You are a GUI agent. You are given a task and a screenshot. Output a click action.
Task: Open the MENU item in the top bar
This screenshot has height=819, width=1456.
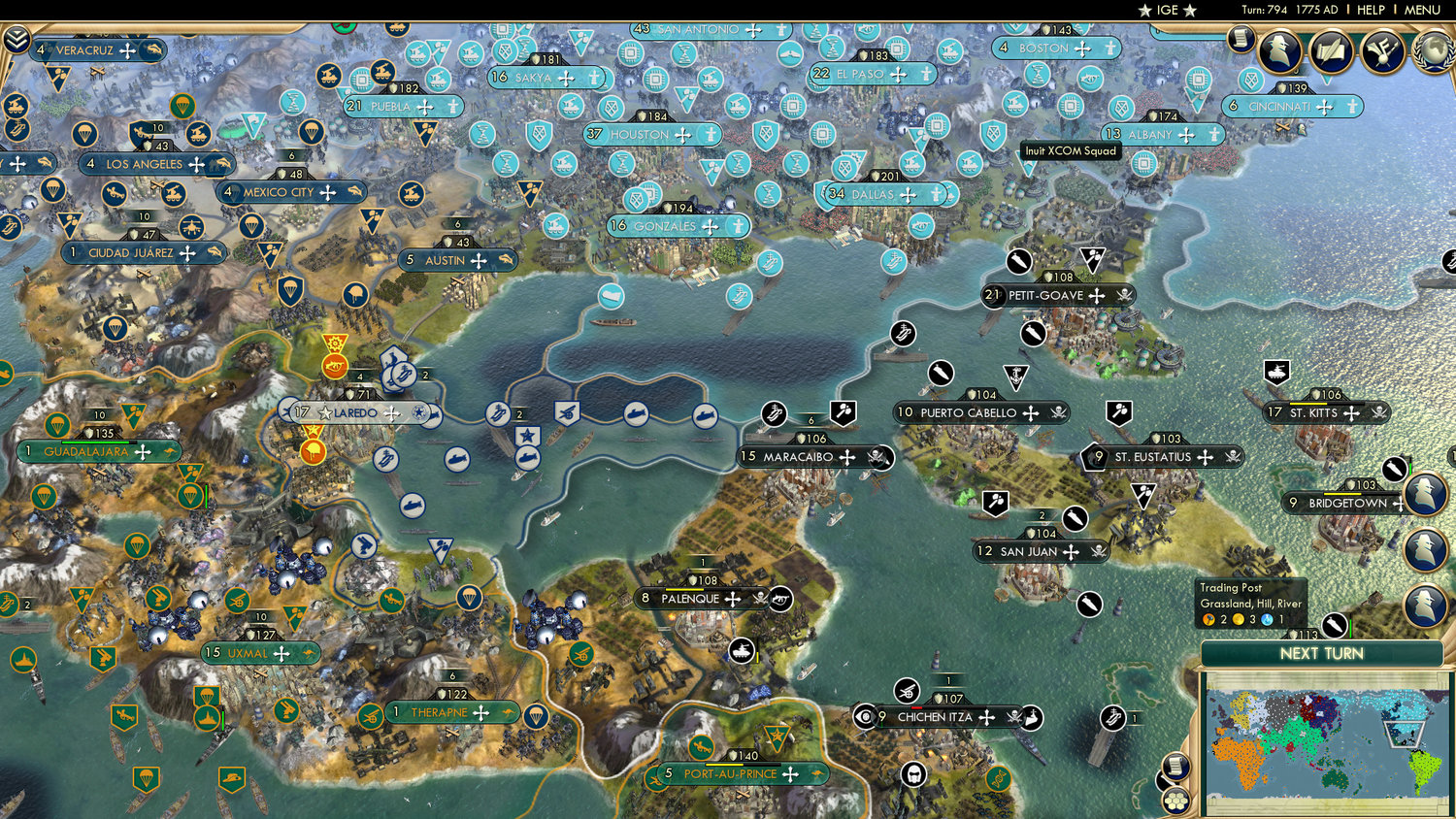(x=1421, y=10)
